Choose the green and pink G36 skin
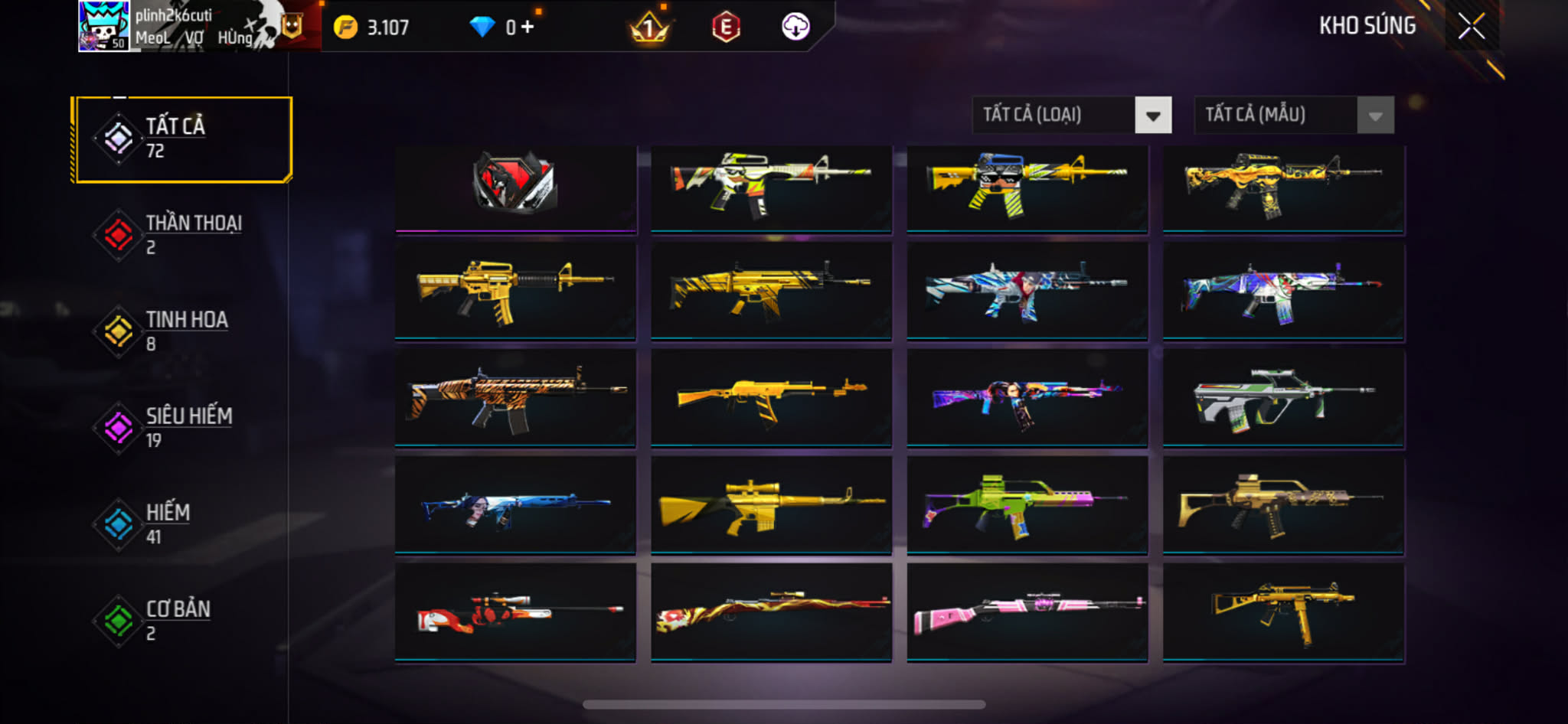 pos(1027,505)
